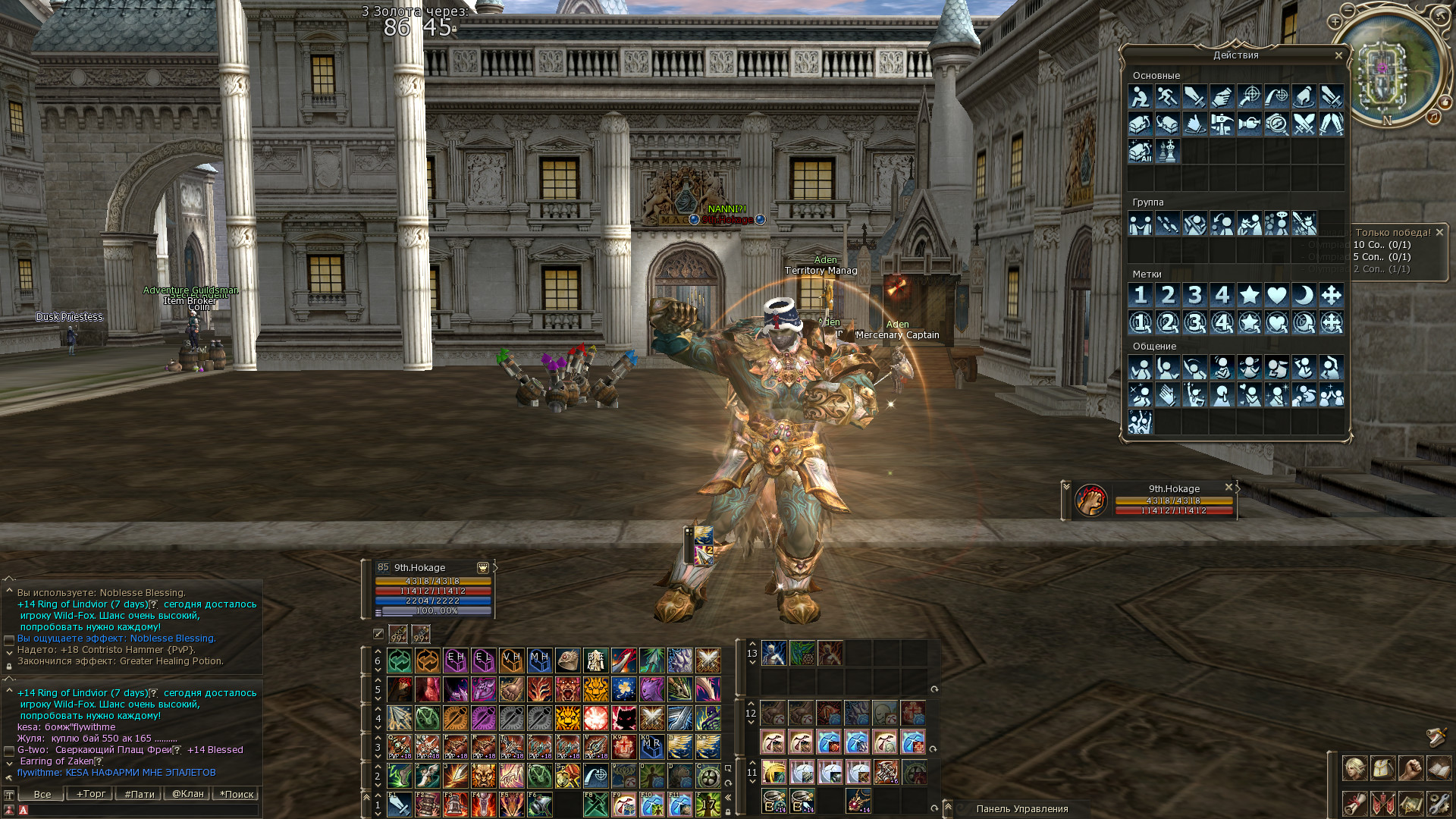Close the Действия actions window
Image resolution: width=1456 pixels, height=819 pixels.
coord(1338,55)
